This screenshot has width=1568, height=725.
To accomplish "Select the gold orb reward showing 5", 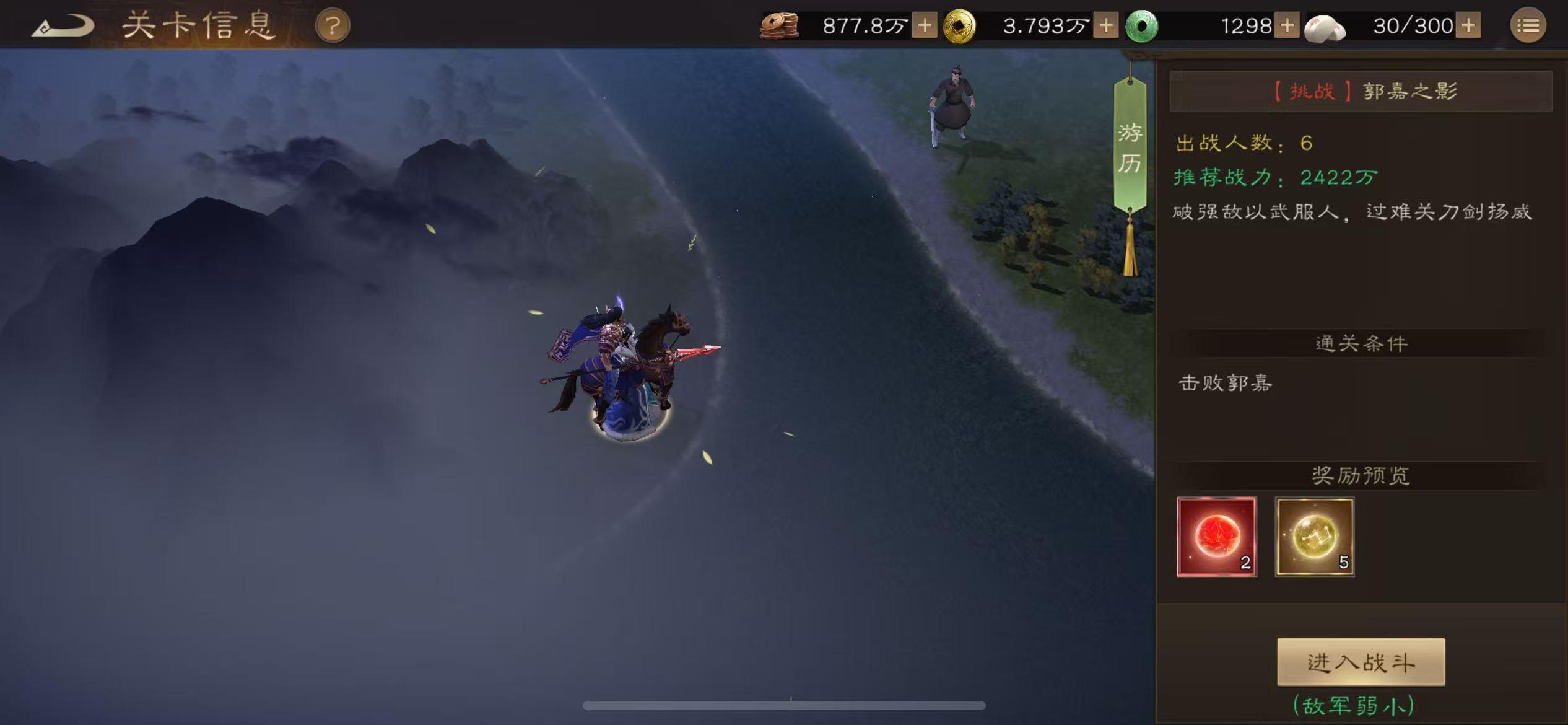I will click(x=1314, y=537).
